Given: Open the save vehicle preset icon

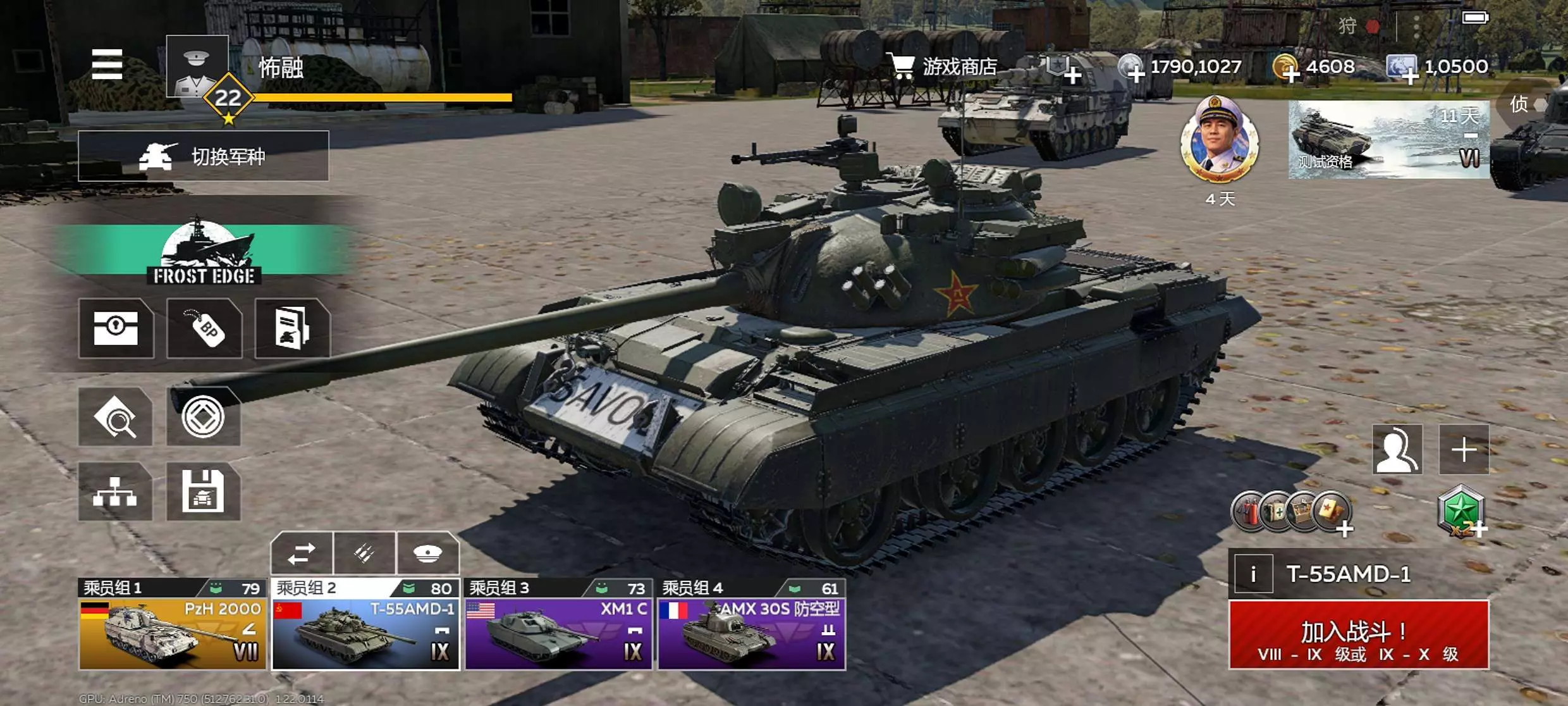Looking at the screenshot, I should pos(203,492).
